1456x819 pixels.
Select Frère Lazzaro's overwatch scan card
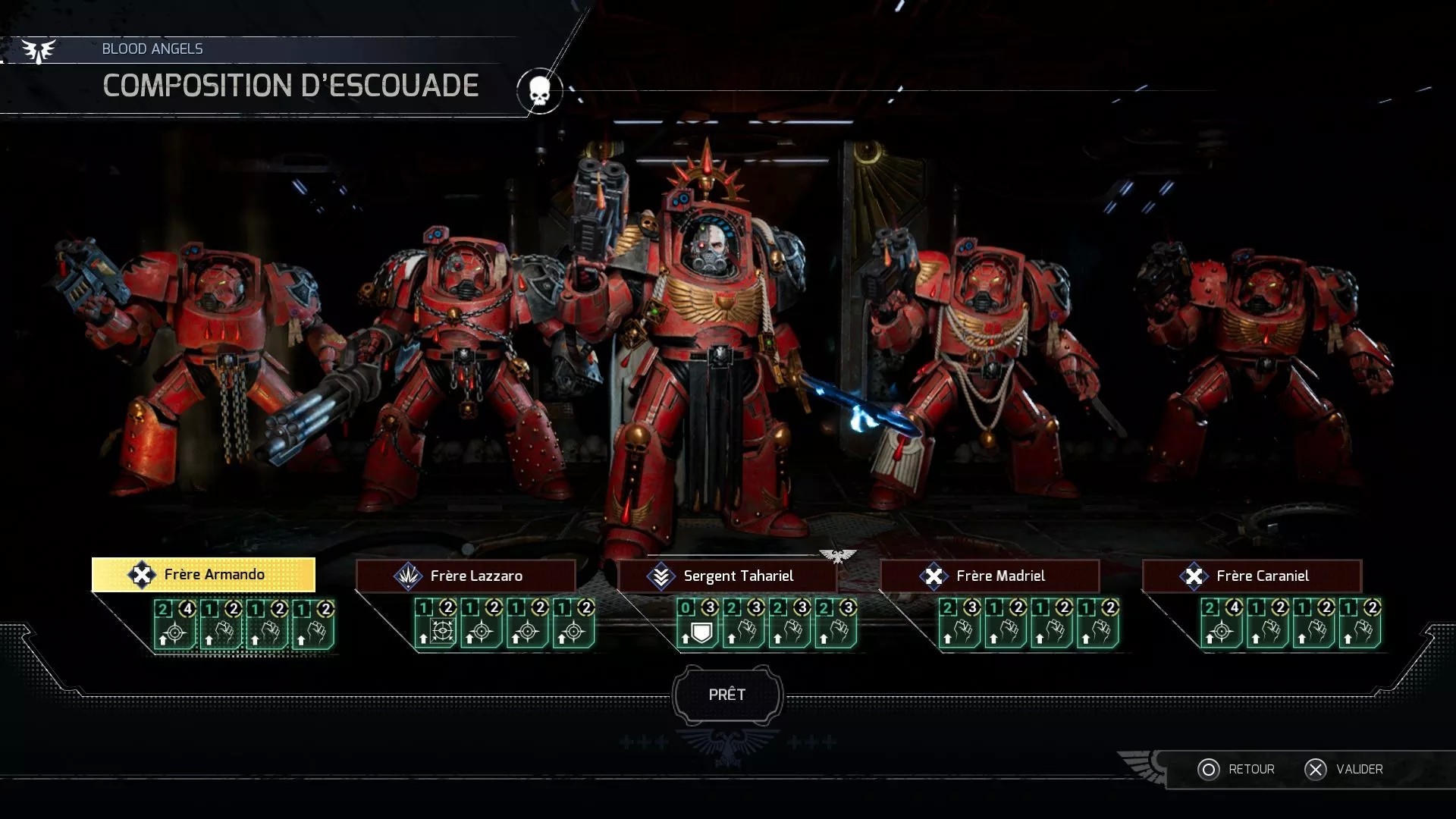click(x=435, y=624)
